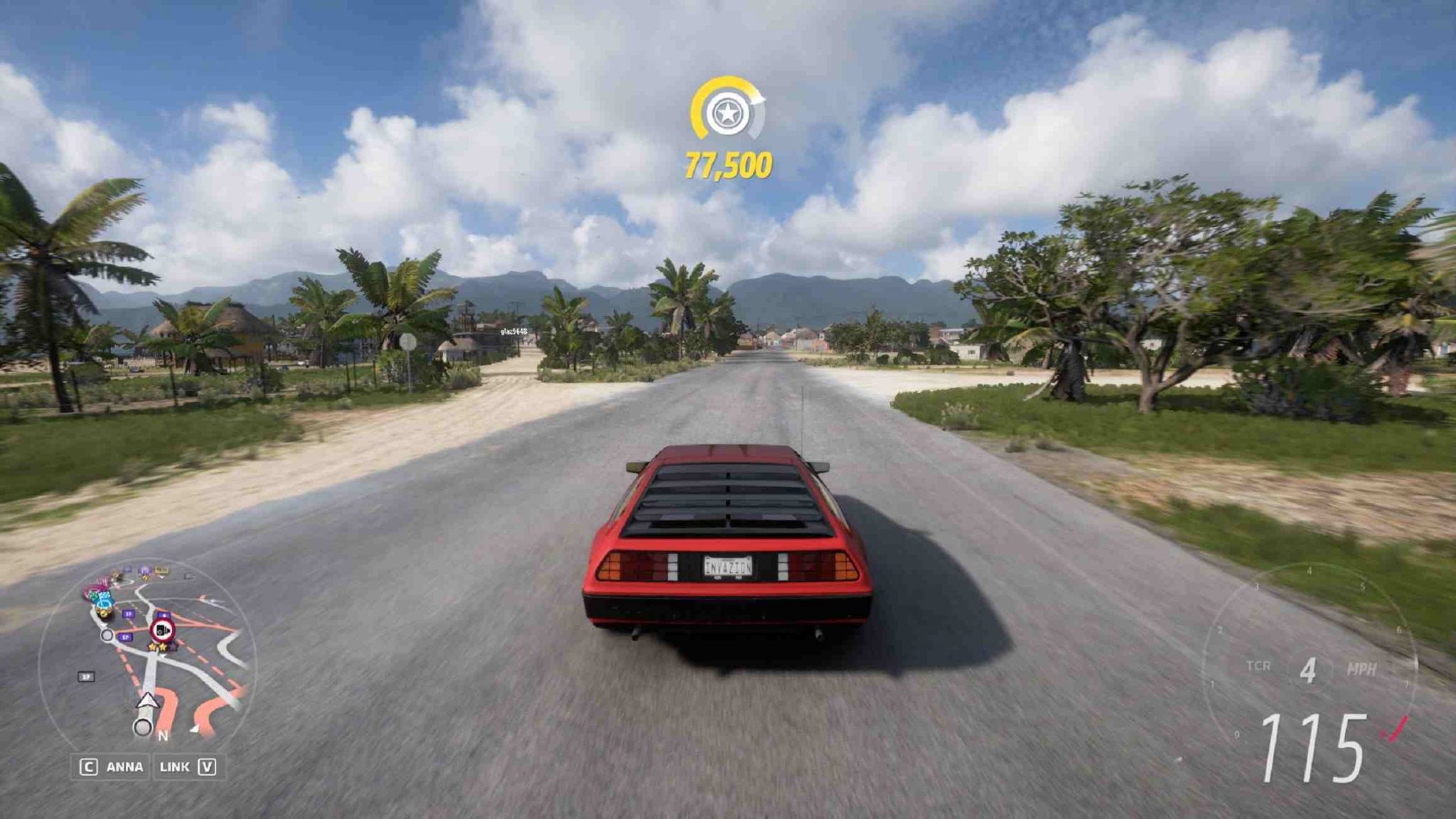Select the purple race marker atop the minimap
The image size is (1456, 819).
[144, 569]
